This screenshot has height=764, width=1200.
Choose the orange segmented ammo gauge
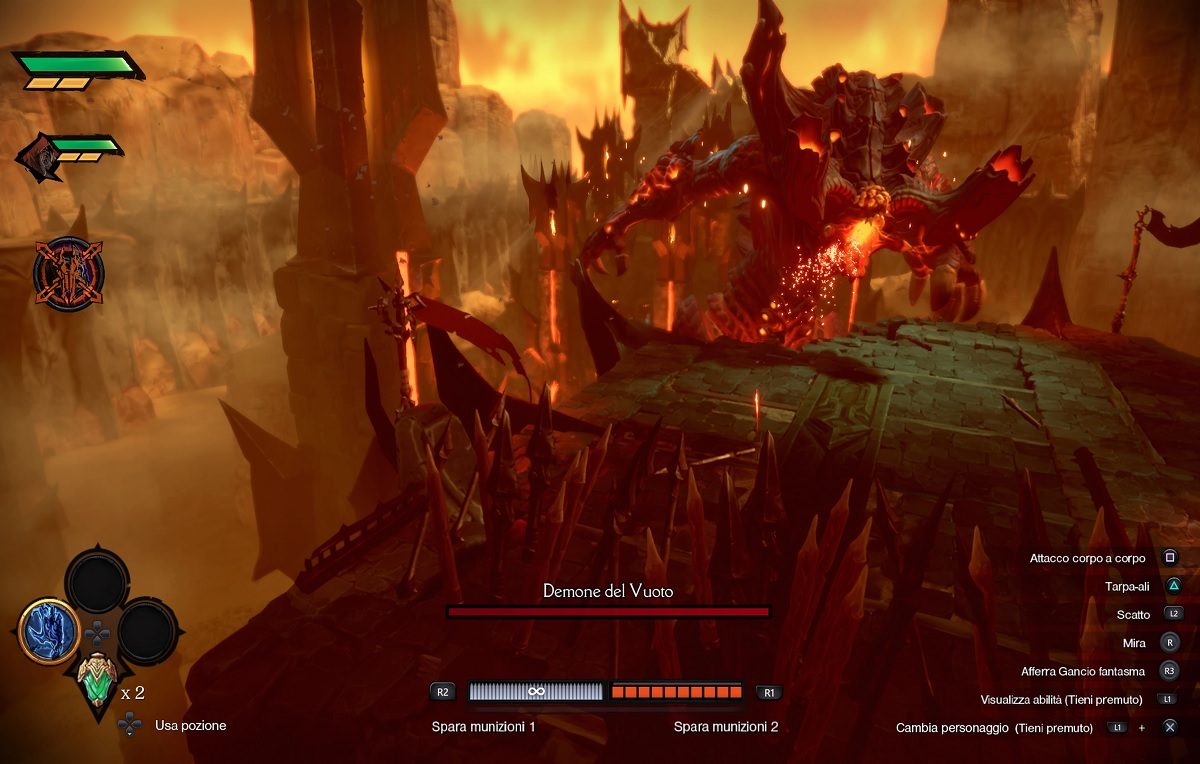coord(676,691)
